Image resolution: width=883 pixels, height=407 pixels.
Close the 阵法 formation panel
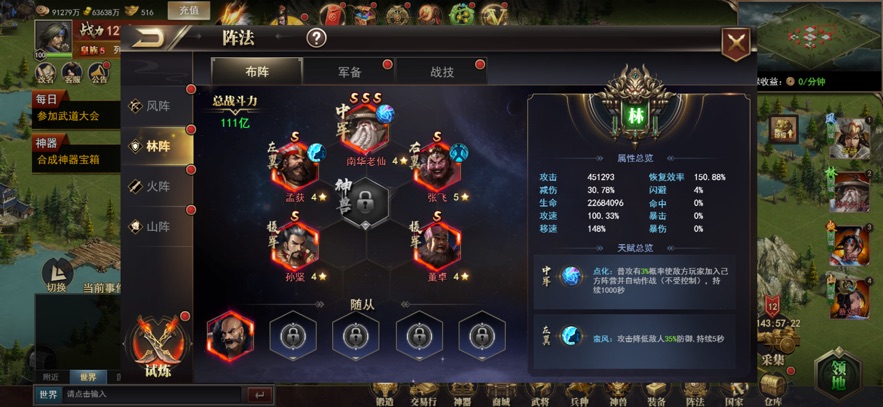[736, 43]
